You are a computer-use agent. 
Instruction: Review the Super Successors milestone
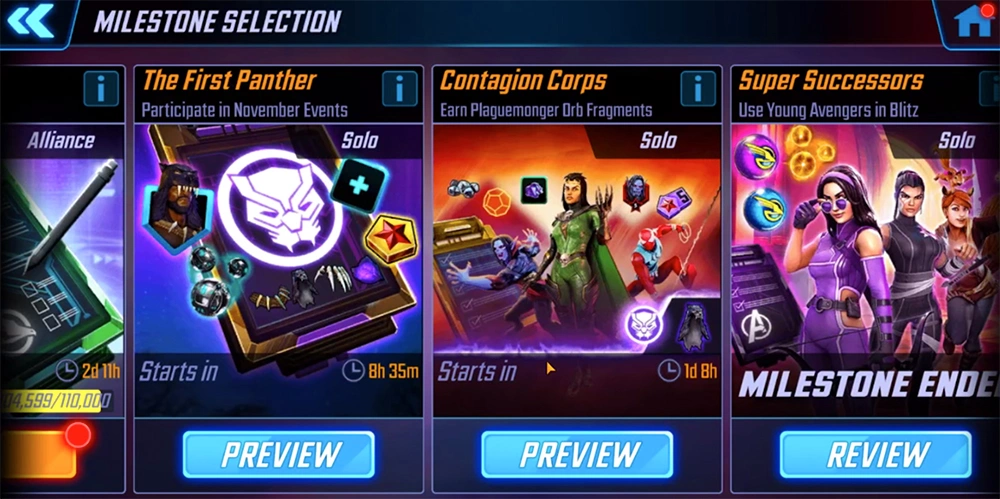(874, 455)
